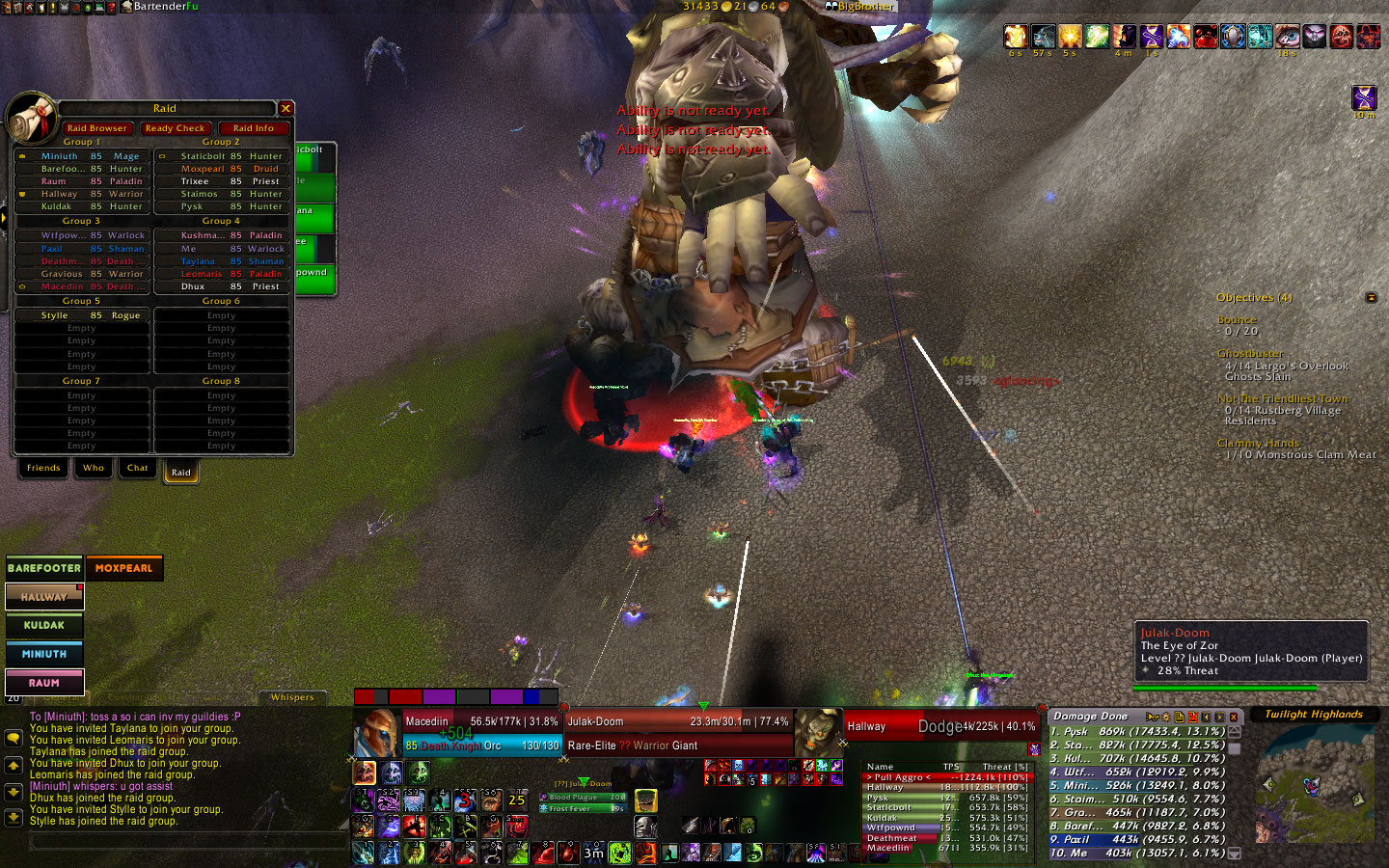Close the Damage Done meter window
1389x868 pixels.
point(1233,717)
